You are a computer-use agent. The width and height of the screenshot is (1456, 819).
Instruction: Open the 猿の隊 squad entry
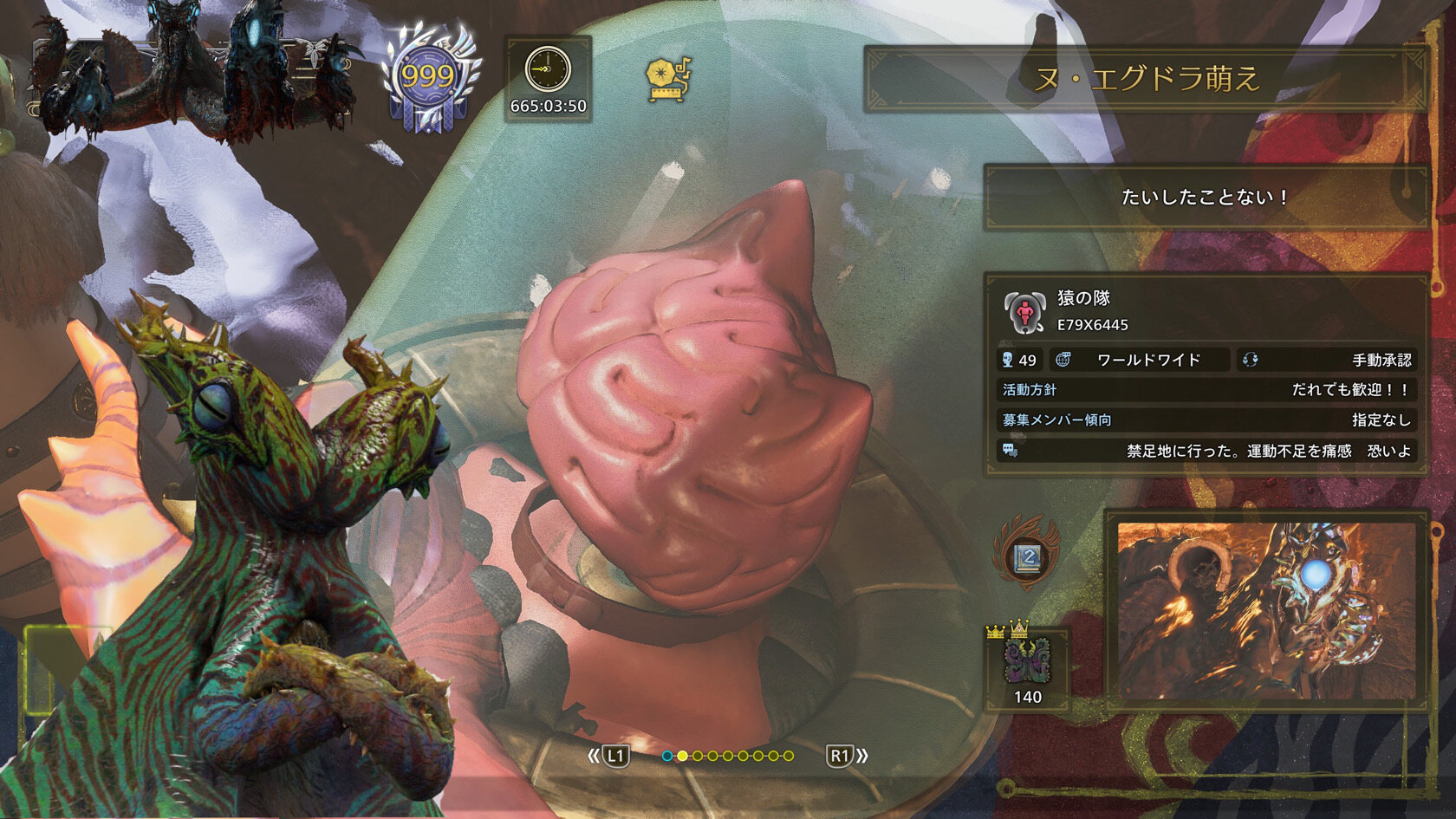coord(1205,311)
